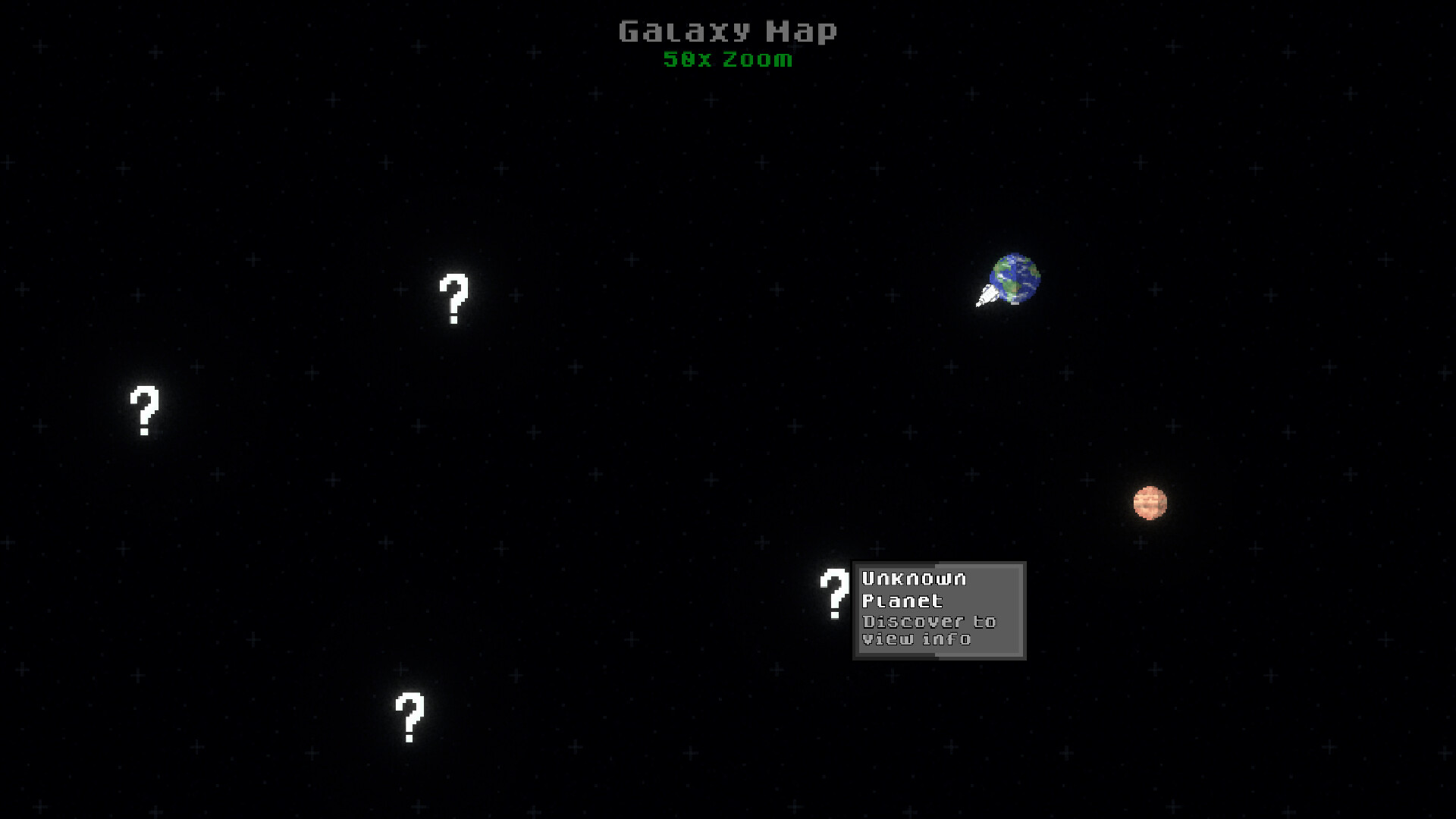Image resolution: width=1456 pixels, height=819 pixels.
Task: Select the bottom question mark marker
Action: tap(409, 719)
